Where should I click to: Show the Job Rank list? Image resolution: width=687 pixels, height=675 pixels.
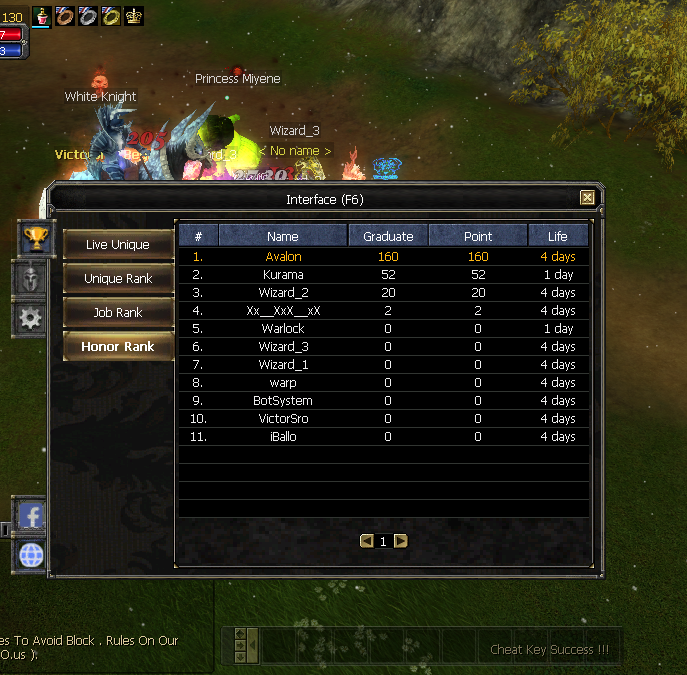coord(118,313)
